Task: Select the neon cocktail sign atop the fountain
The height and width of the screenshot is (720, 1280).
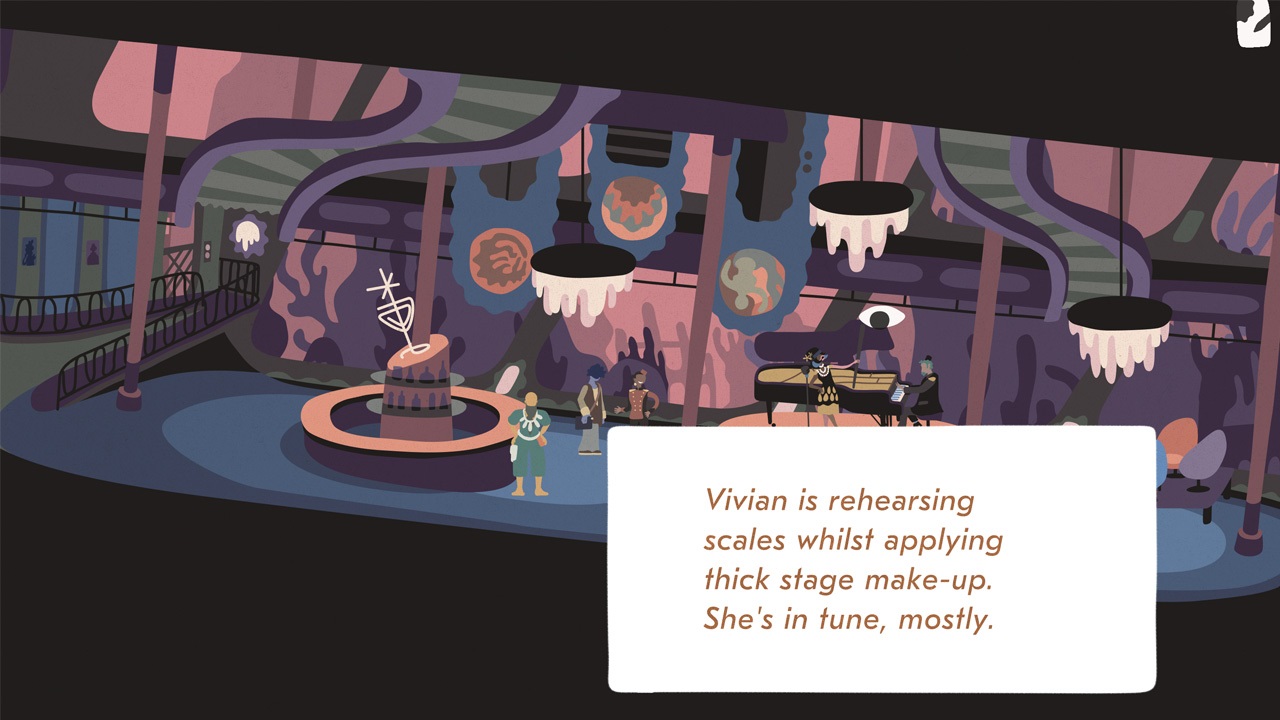Action: click(x=392, y=300)
